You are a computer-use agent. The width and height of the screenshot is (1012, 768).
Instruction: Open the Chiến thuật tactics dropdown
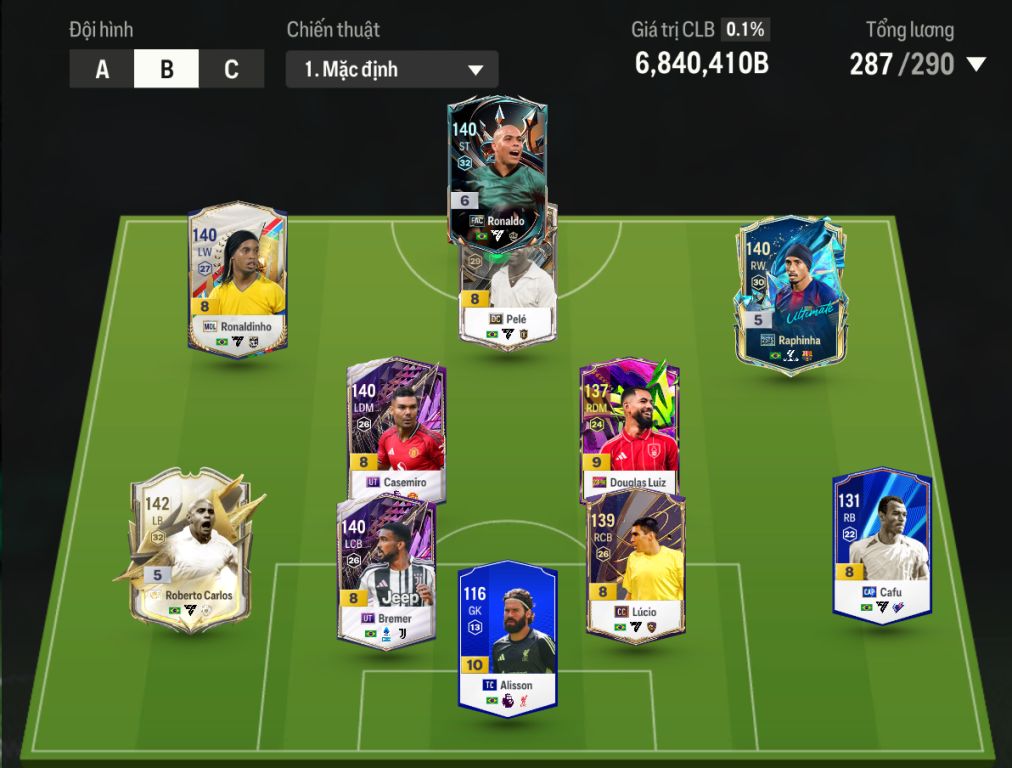tap(392, 69)
